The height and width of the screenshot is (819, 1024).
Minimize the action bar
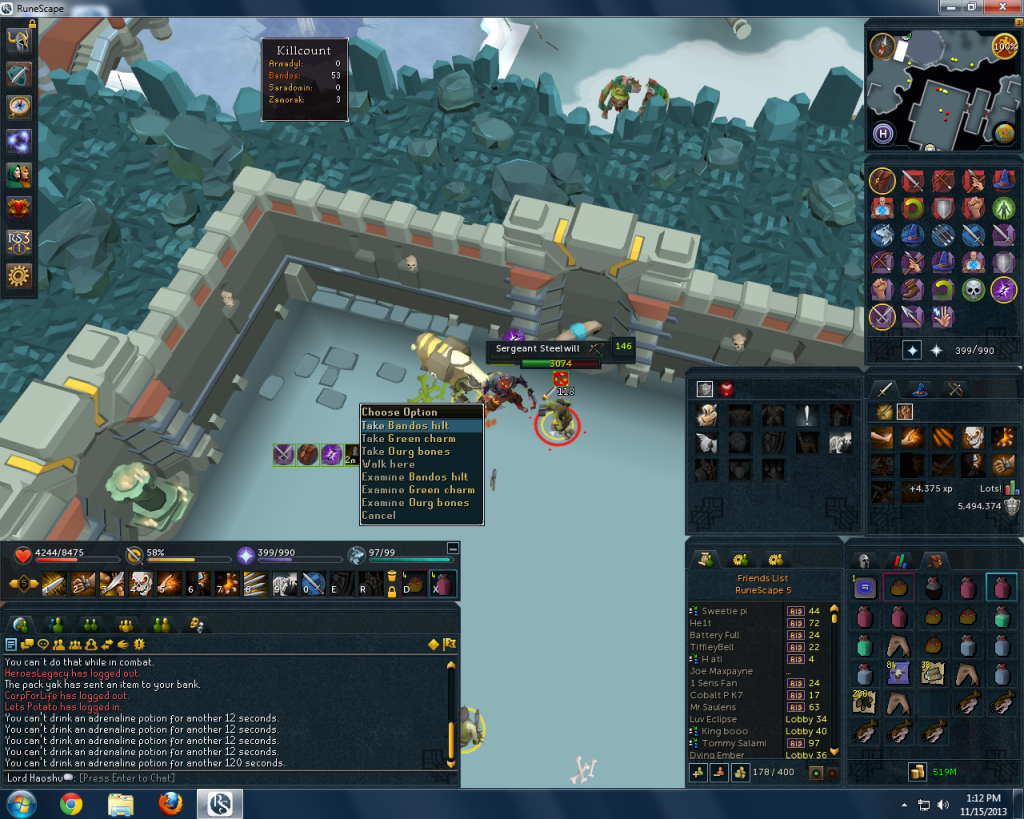point(453,548)
